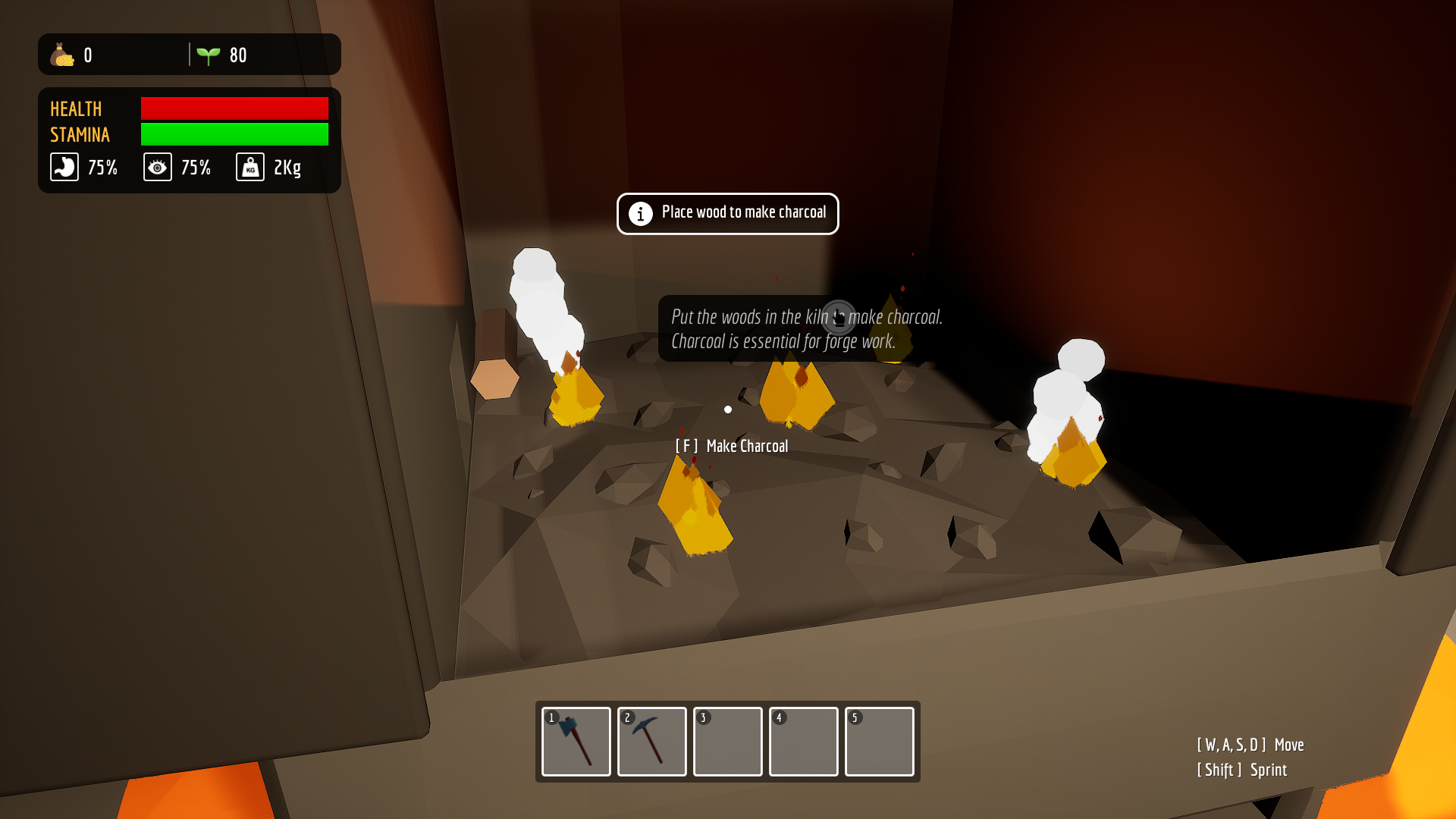The image size is (1456, 819).
Task: Click the Shift Sprint hint label
Action: [1241, 770]
